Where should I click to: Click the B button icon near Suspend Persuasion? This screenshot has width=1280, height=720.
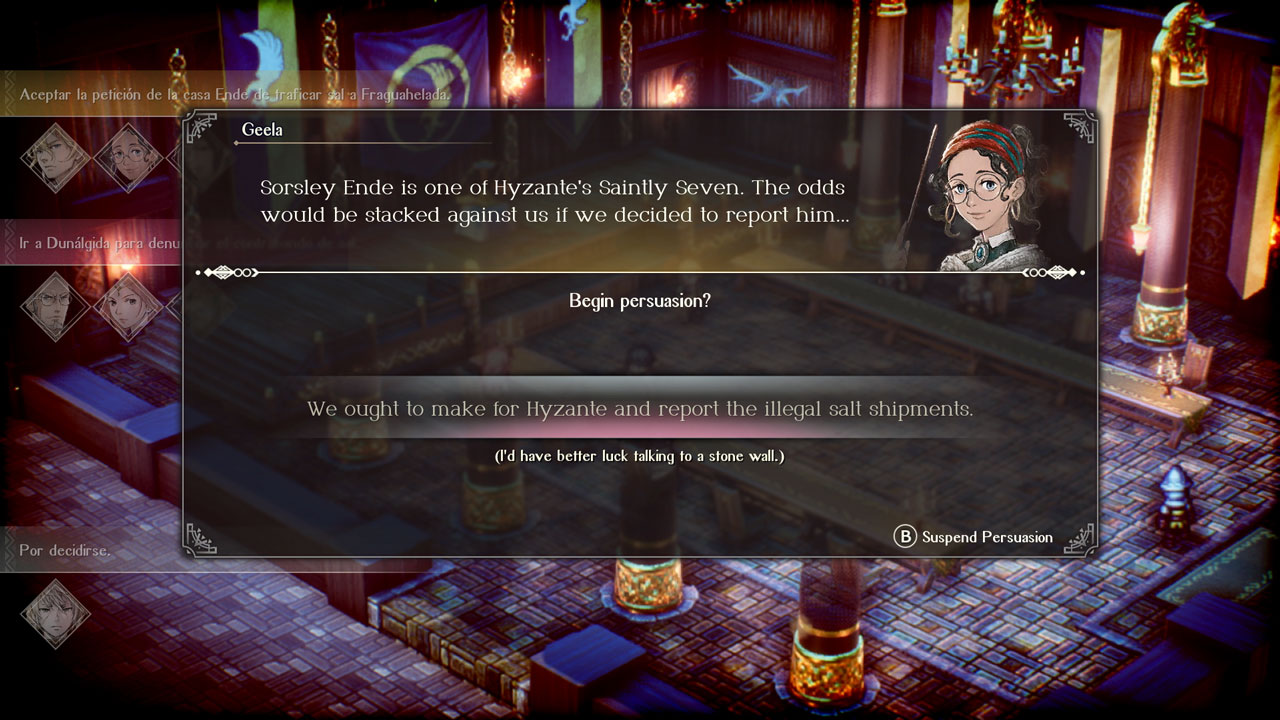point(903,537)
